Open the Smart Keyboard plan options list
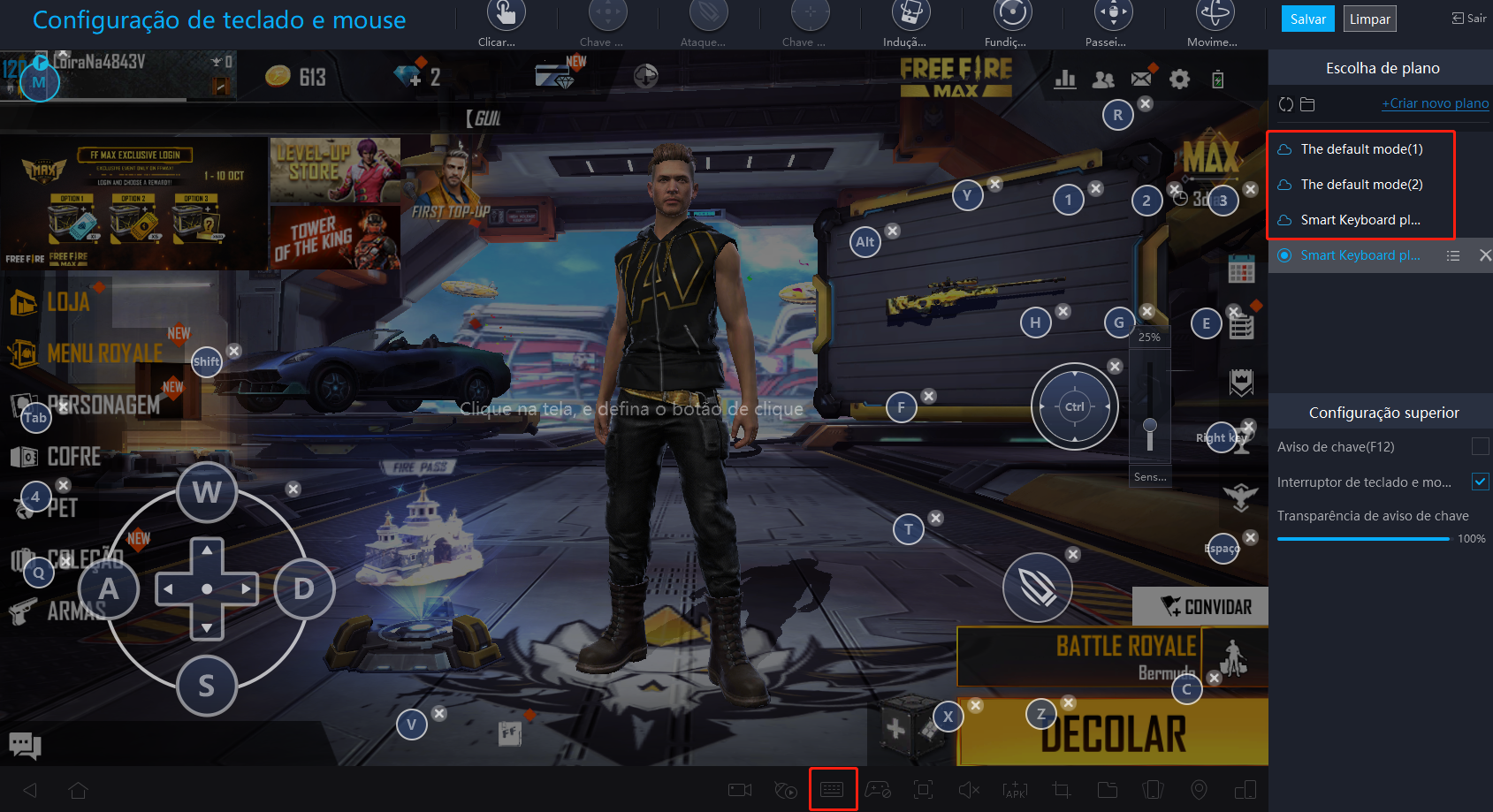 pyautogui.click(x=1452, y=255)
